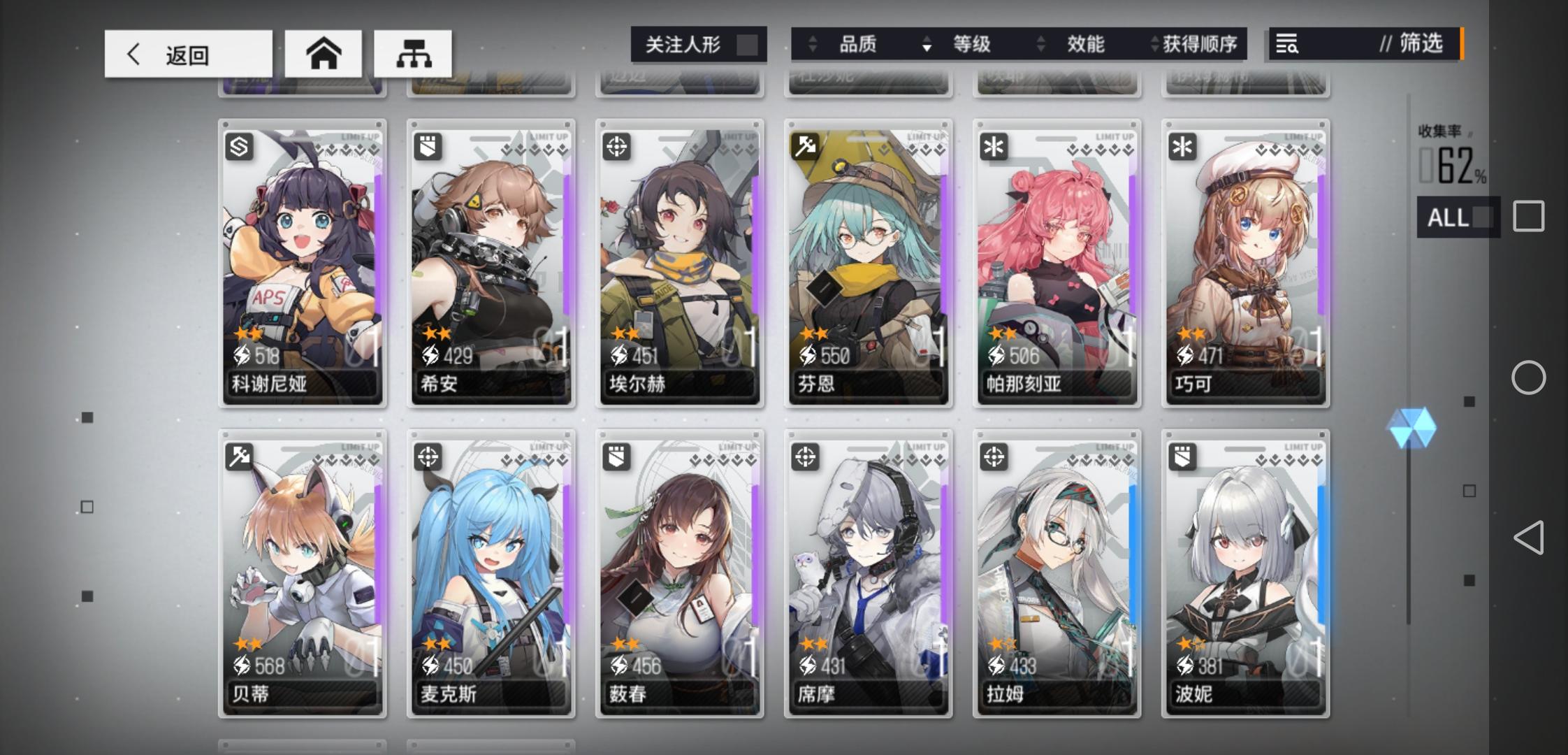Viewport: 1568px width, 755px height.
Task: Open the 获得顺序 sort dropdown
Action: (x=1200, y=44)
